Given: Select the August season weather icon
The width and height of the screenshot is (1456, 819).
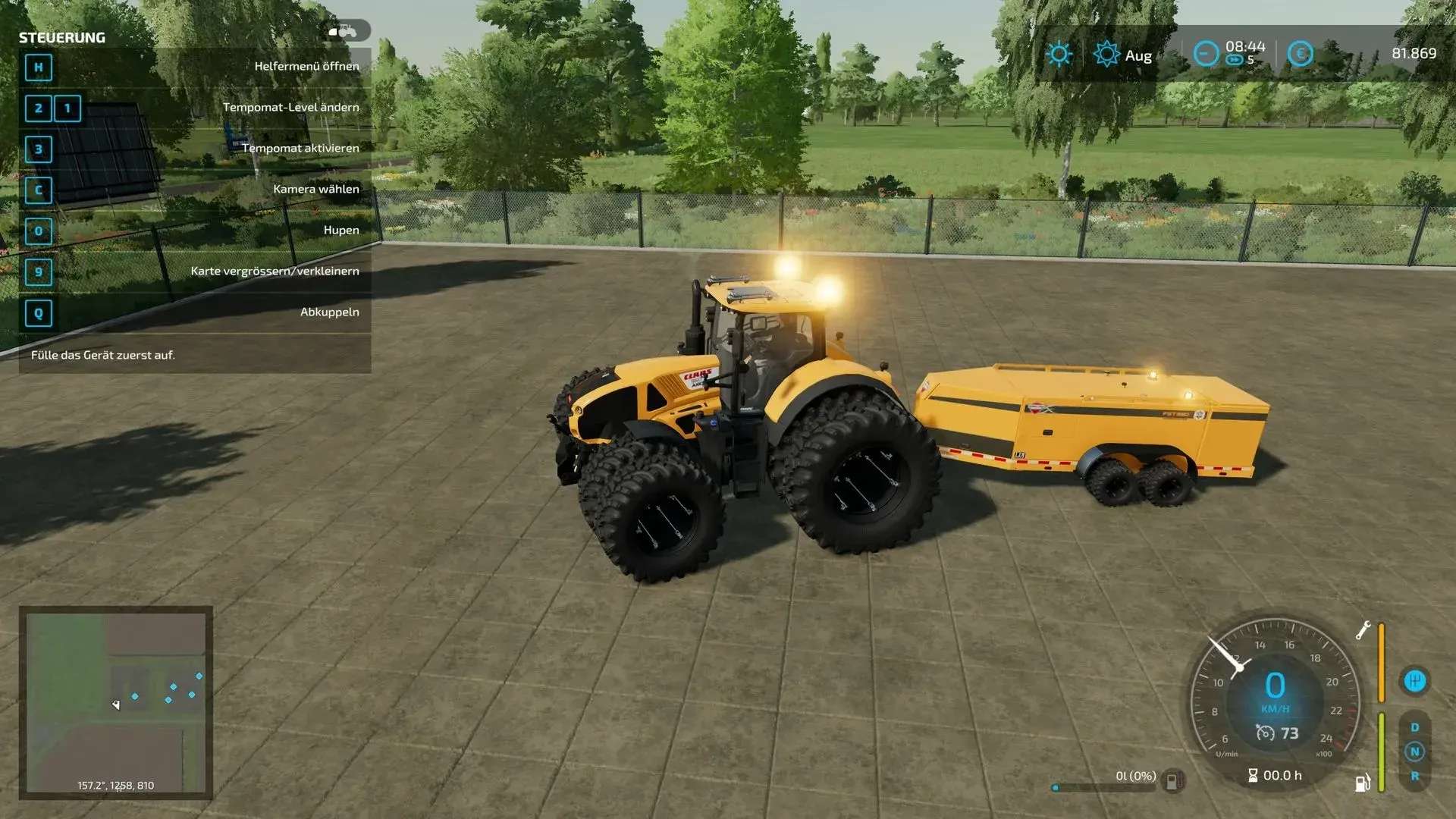Looking at the screenshot, I should tap(1106, 55).
